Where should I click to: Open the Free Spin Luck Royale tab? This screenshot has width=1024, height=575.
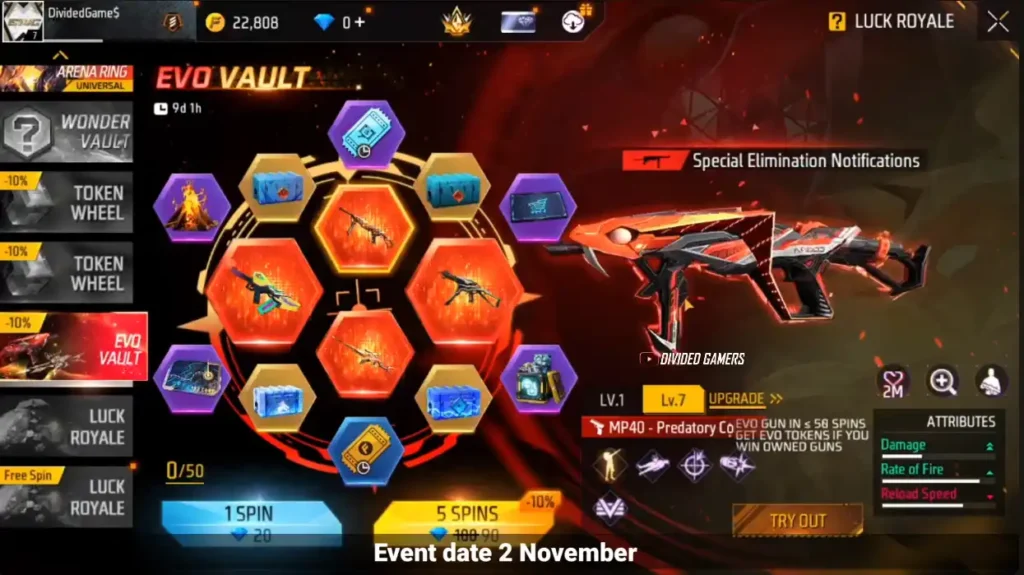click(x=67, y=497)
